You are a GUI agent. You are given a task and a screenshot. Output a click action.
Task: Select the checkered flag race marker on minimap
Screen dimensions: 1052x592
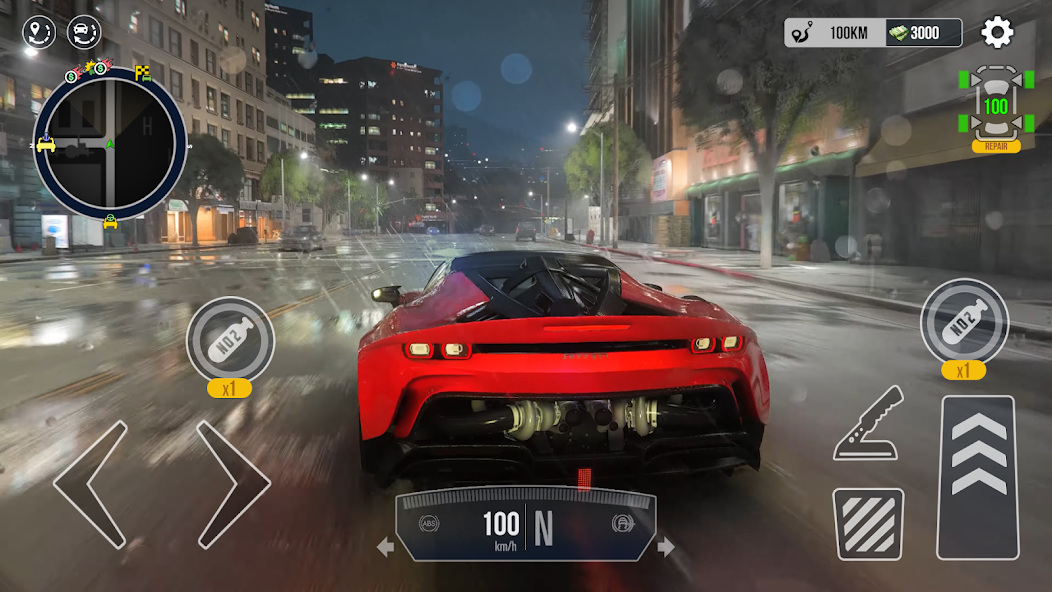coord(143,72)
